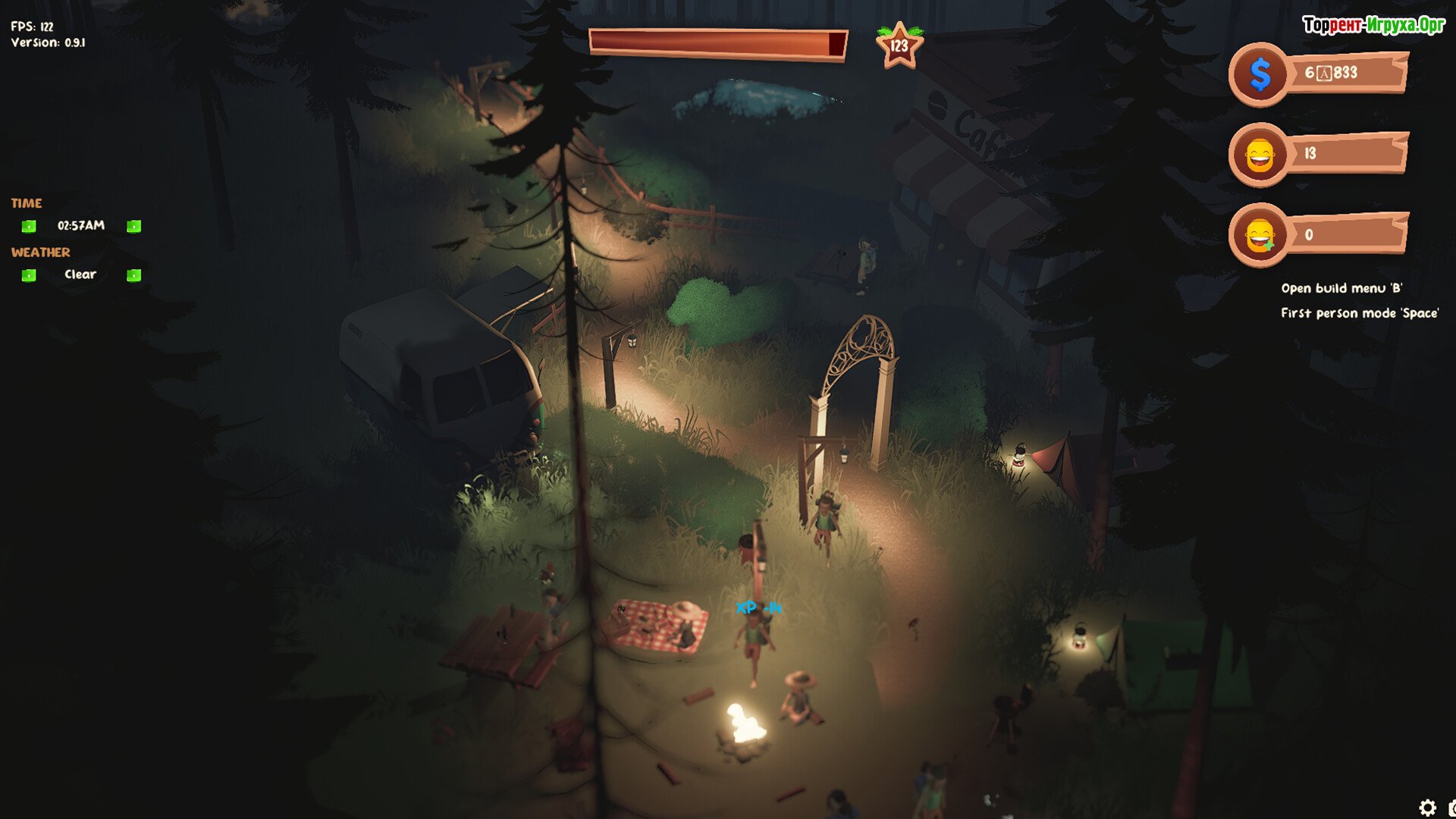
Task: Click the smiley with green plus icon
Action: (1260, 236)
